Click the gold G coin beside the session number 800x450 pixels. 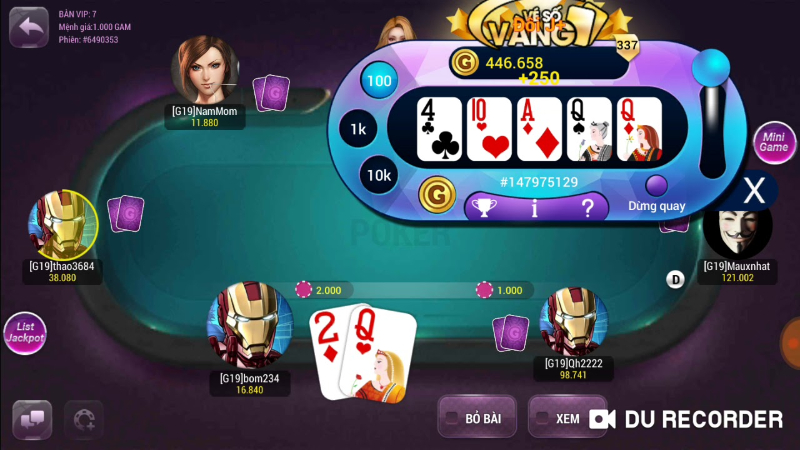point(435,191)
